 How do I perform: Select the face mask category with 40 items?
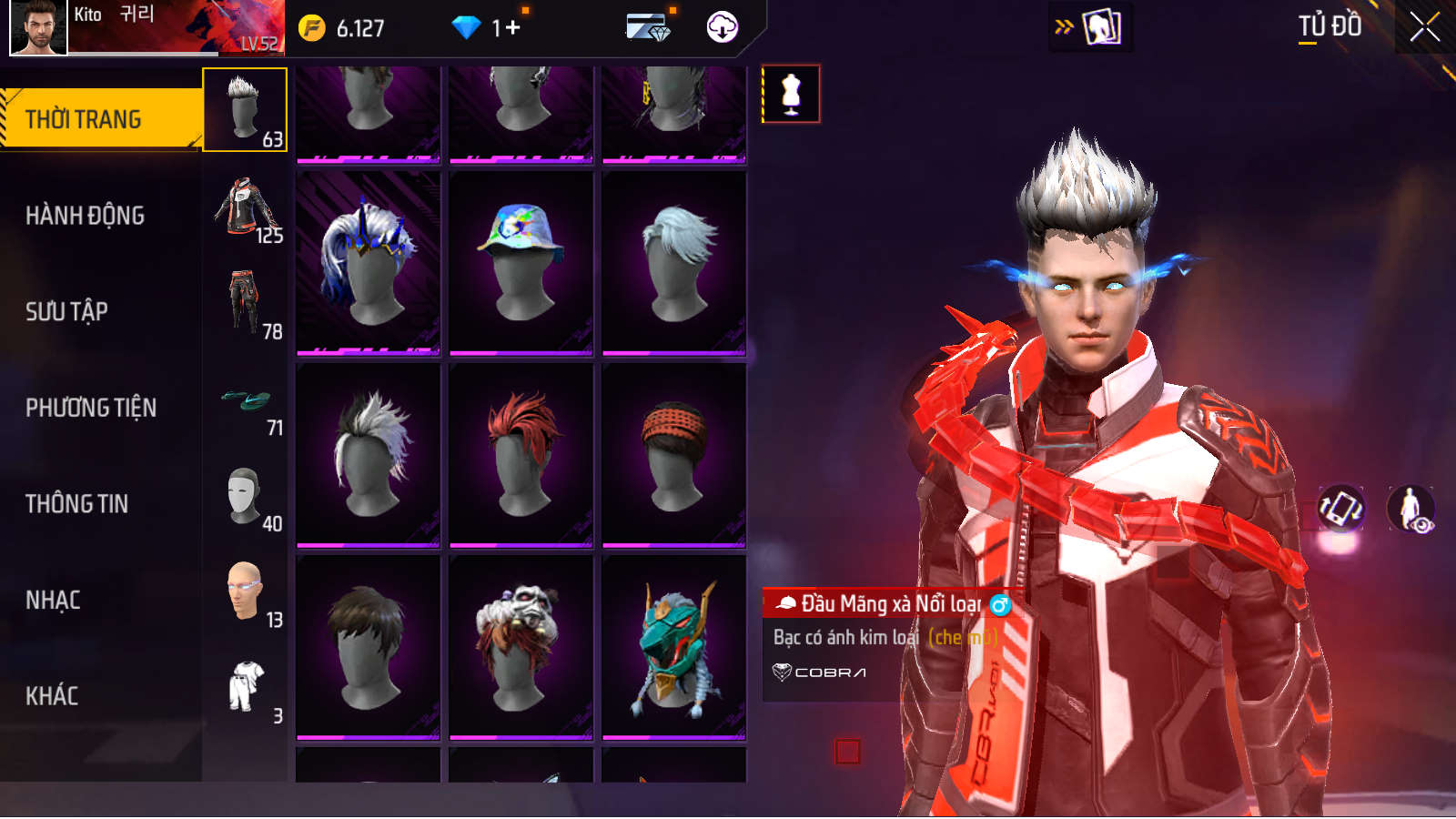tap(246, 498)
